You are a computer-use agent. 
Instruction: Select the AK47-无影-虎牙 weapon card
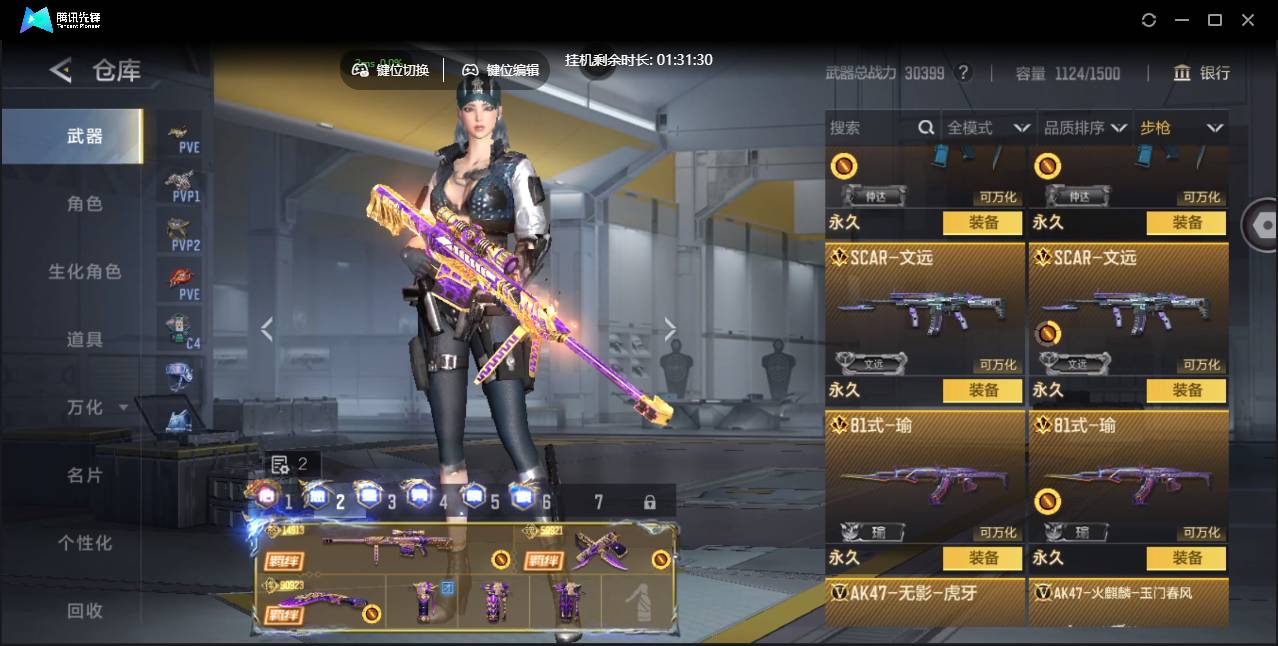925,602
